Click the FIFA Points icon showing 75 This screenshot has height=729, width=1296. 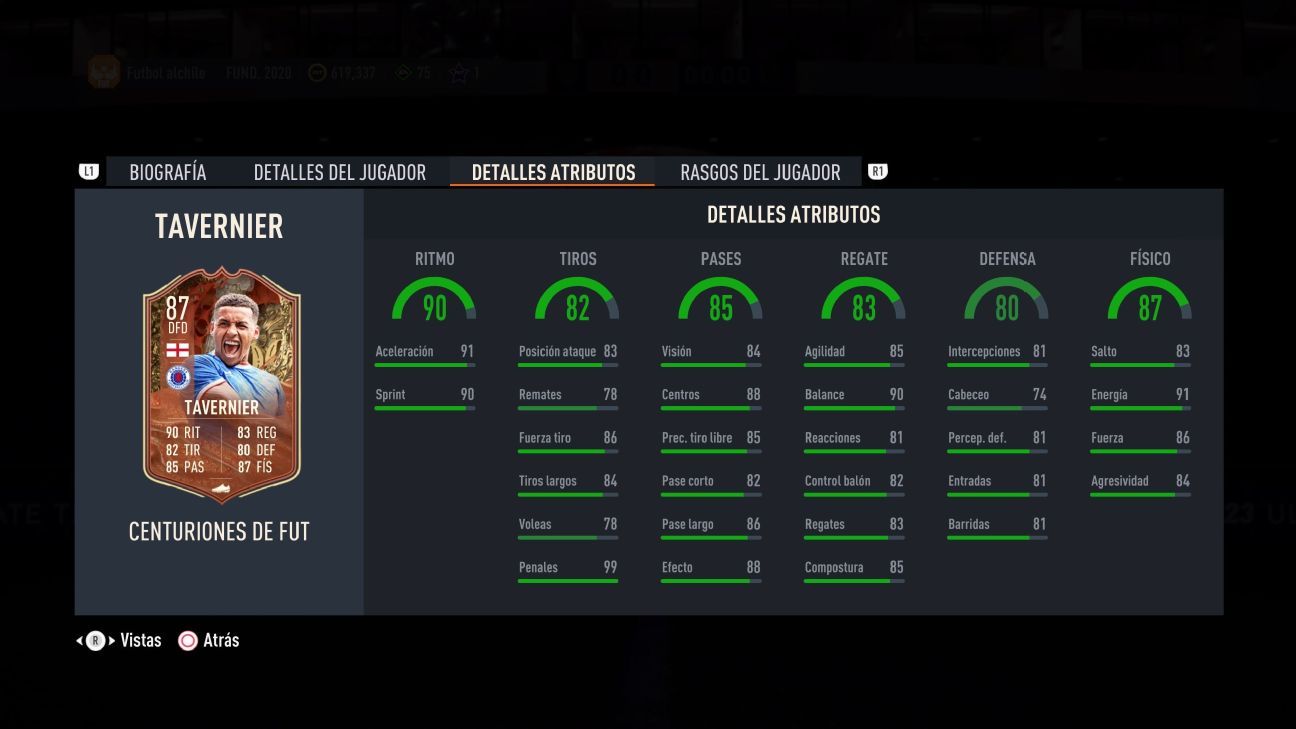403,72
